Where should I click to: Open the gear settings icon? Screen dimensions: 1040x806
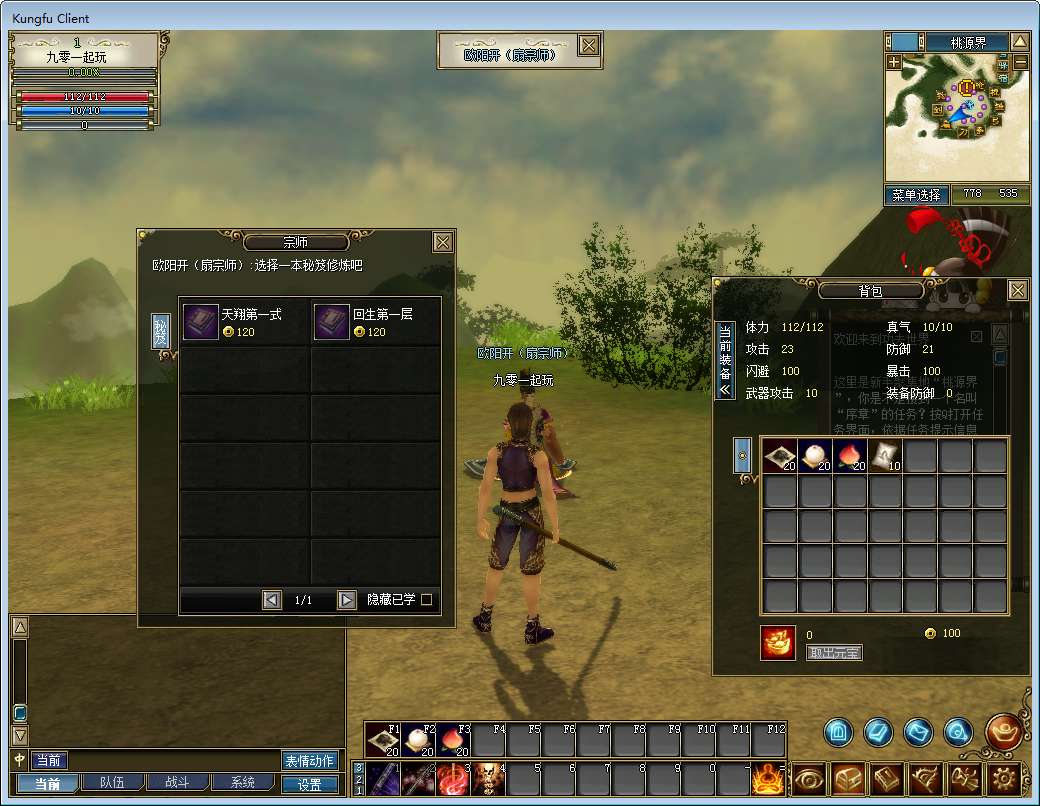tap(1004, 778)
